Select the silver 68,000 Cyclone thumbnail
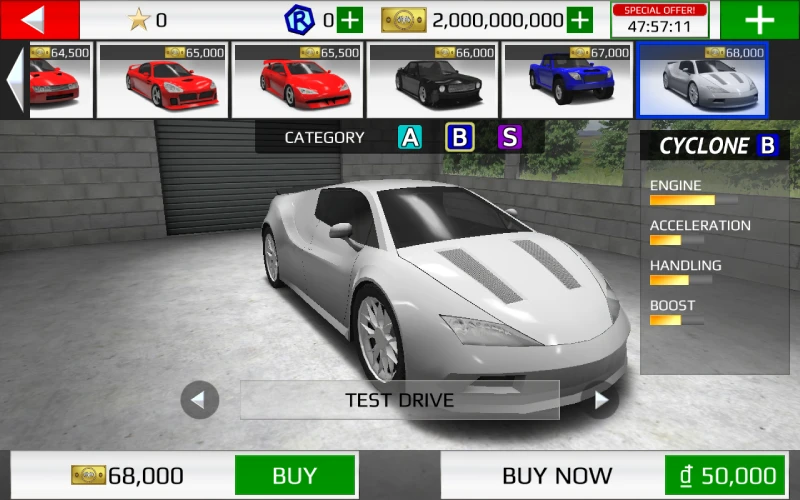The width and height of the screenshot is (800, 500). [x=702, y=79]
